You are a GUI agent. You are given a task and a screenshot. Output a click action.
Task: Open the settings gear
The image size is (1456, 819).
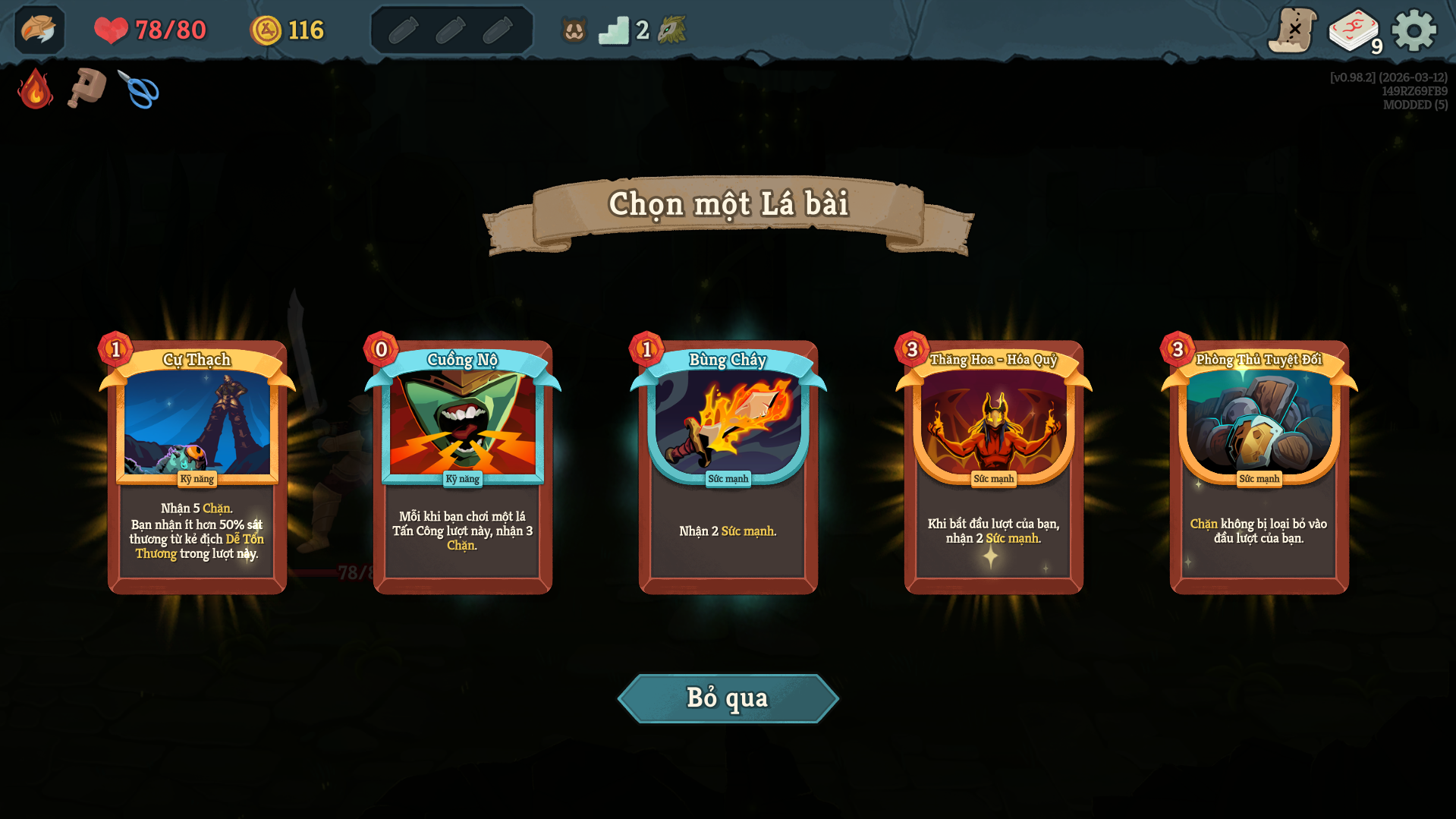1414,30
